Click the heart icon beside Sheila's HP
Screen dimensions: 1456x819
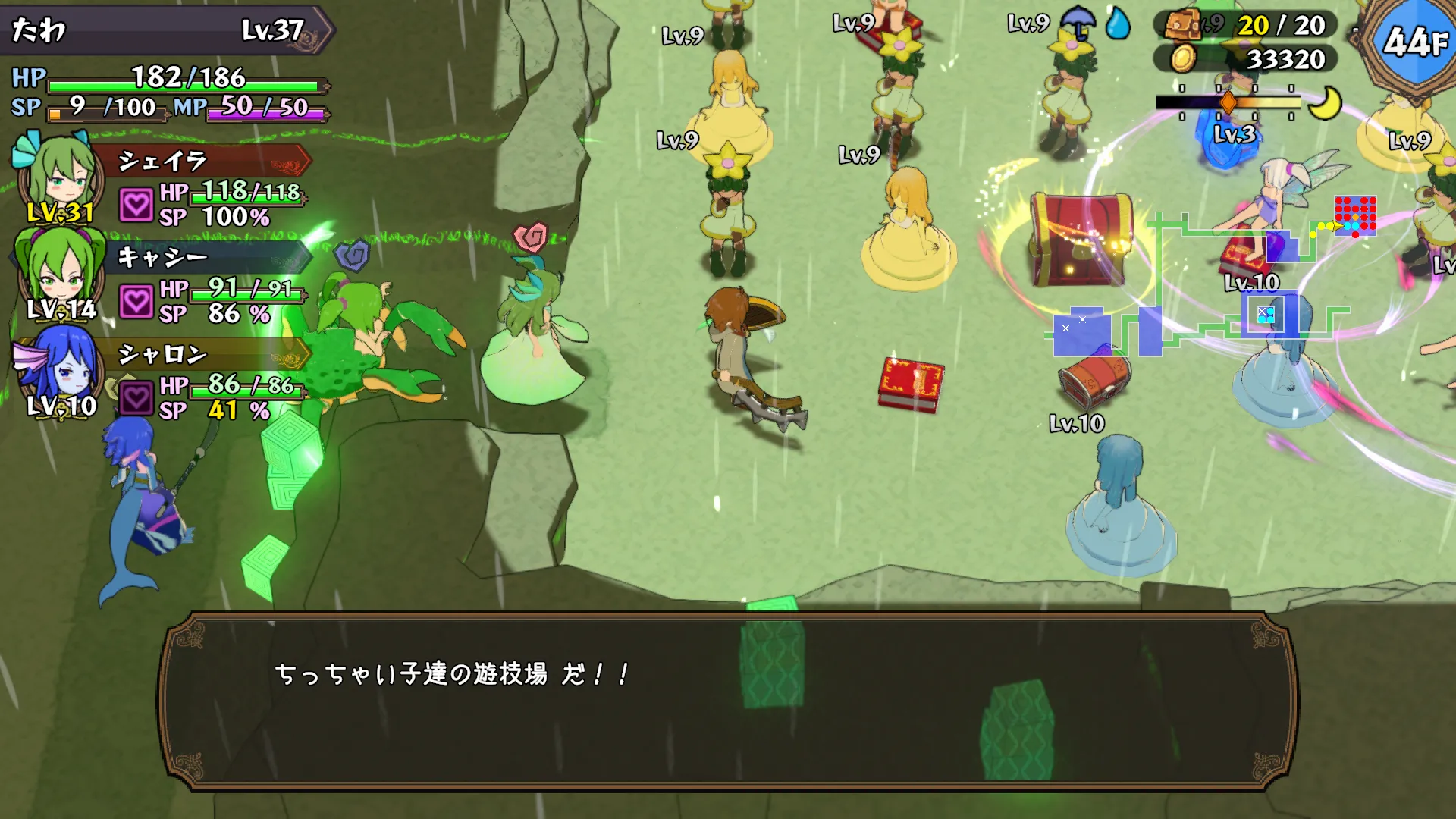pyautogui.click(x=136, y=205)
